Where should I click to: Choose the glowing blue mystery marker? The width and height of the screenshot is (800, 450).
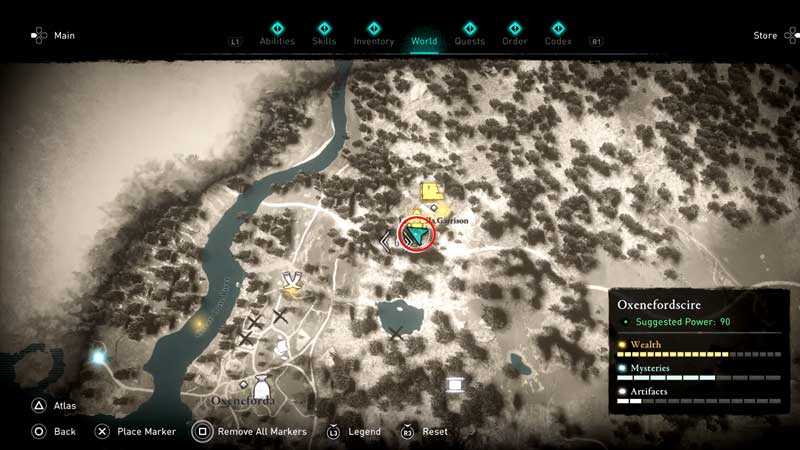(x=98, y=356)
